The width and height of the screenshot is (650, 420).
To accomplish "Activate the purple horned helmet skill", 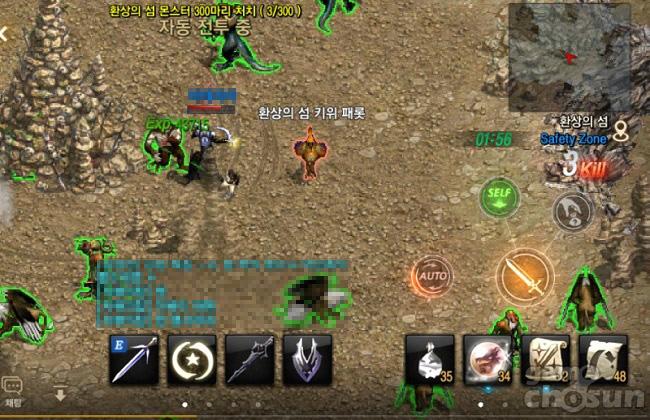I will click(x=307, y=360).
